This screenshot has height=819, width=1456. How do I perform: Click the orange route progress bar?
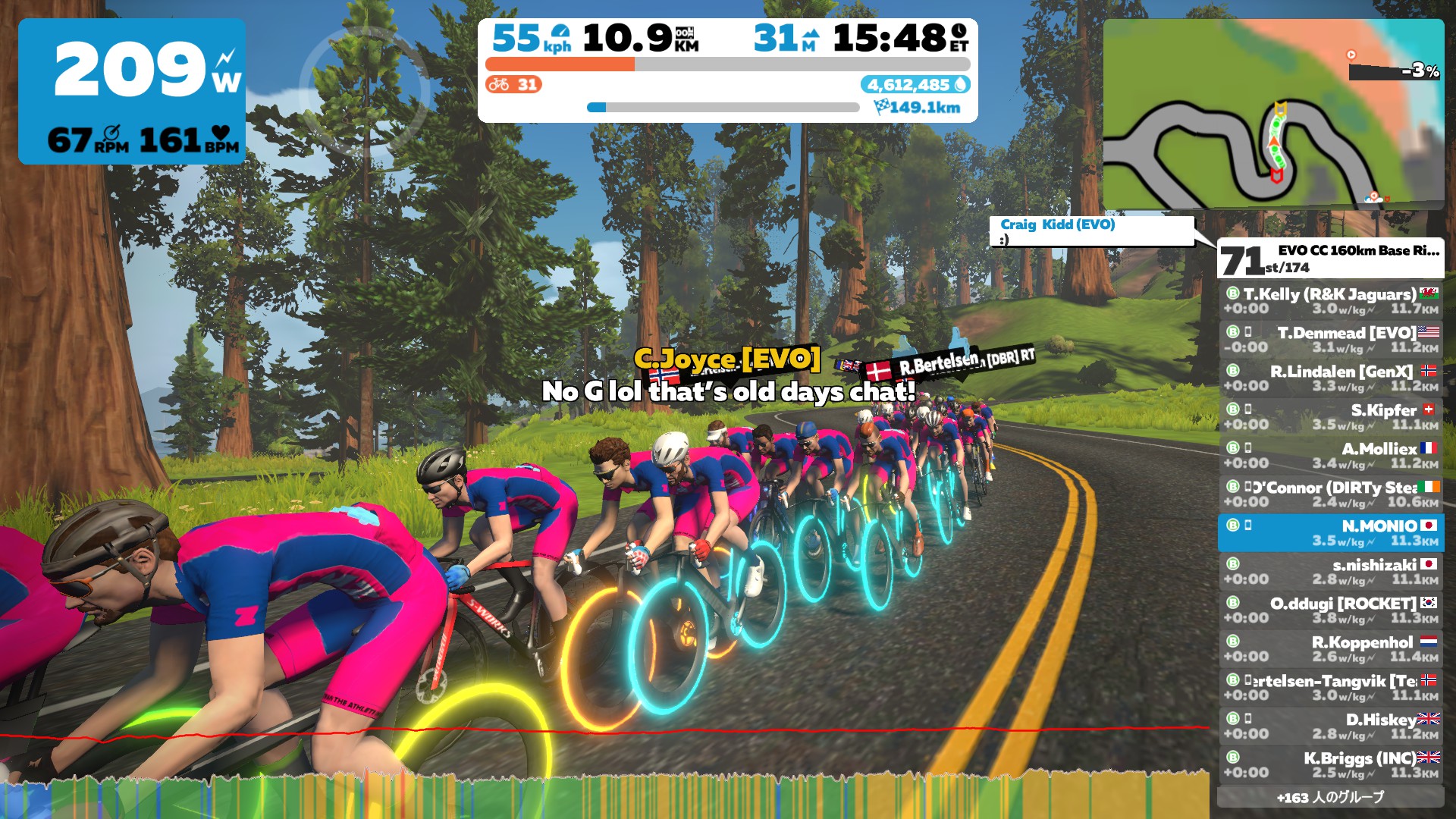561,64
